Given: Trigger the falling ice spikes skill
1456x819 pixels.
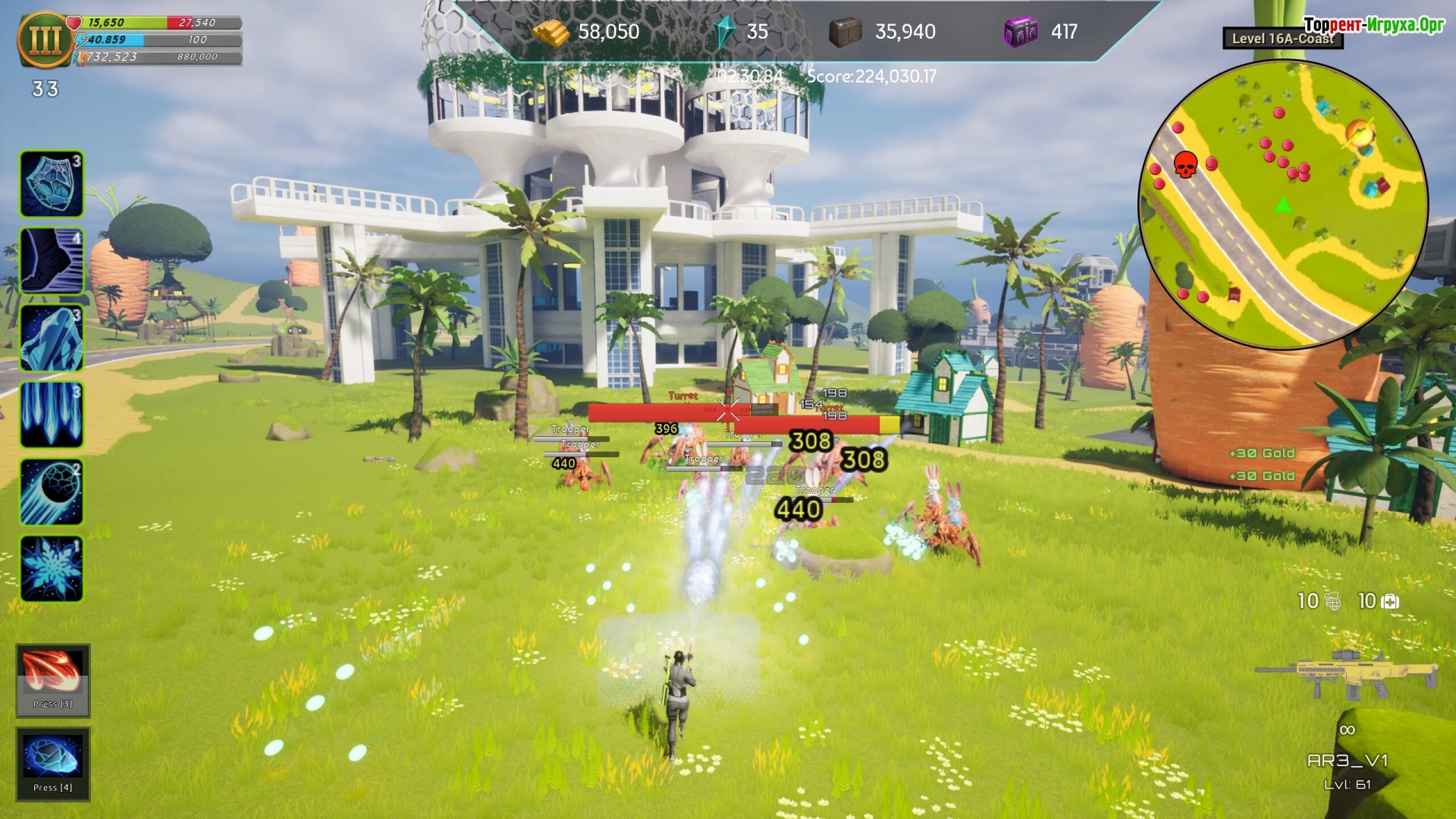Looking at the screenshot, I should click(x=52, y=415).
